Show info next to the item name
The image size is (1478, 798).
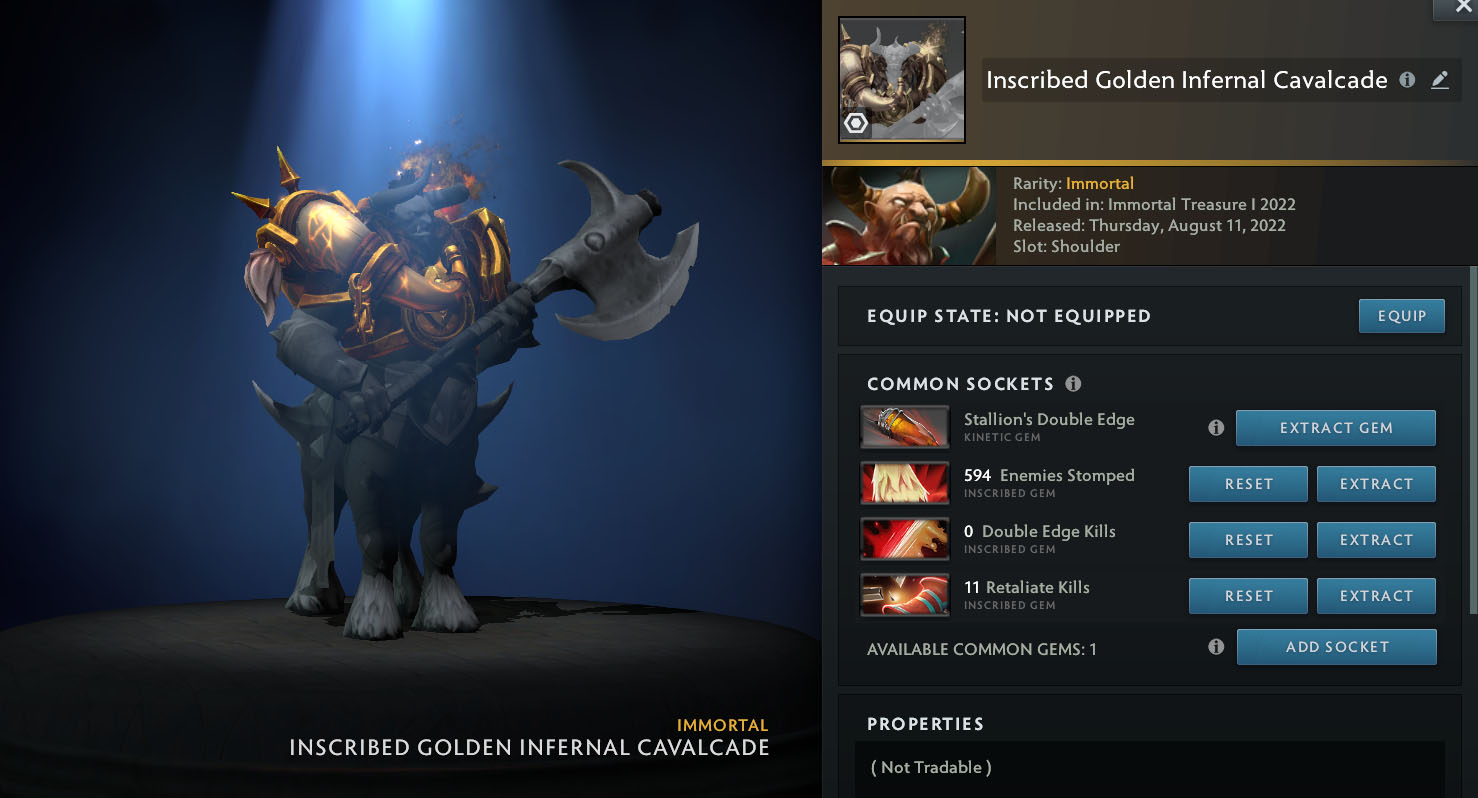1407,80
